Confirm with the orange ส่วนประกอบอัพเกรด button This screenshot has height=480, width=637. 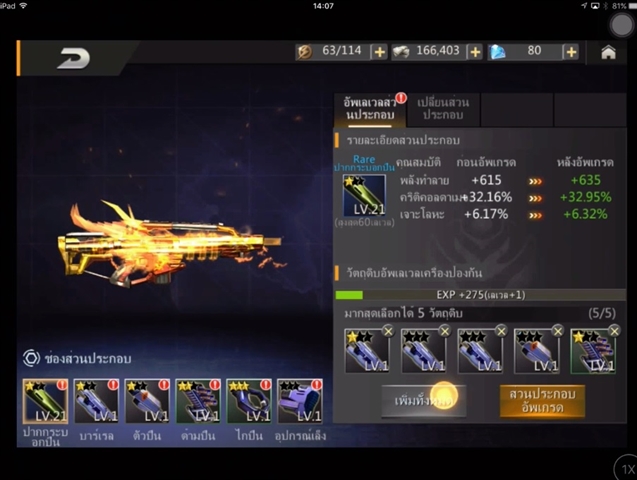pos(541,400)
